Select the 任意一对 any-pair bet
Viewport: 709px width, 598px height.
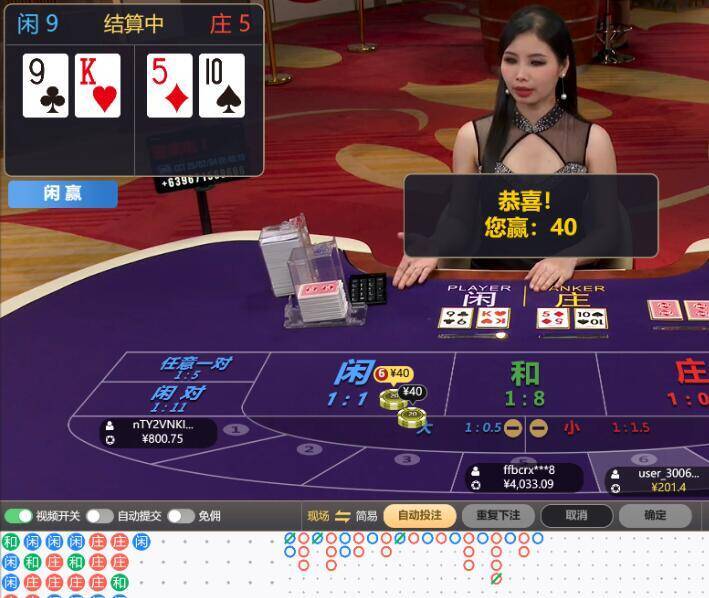pos(194,367)
